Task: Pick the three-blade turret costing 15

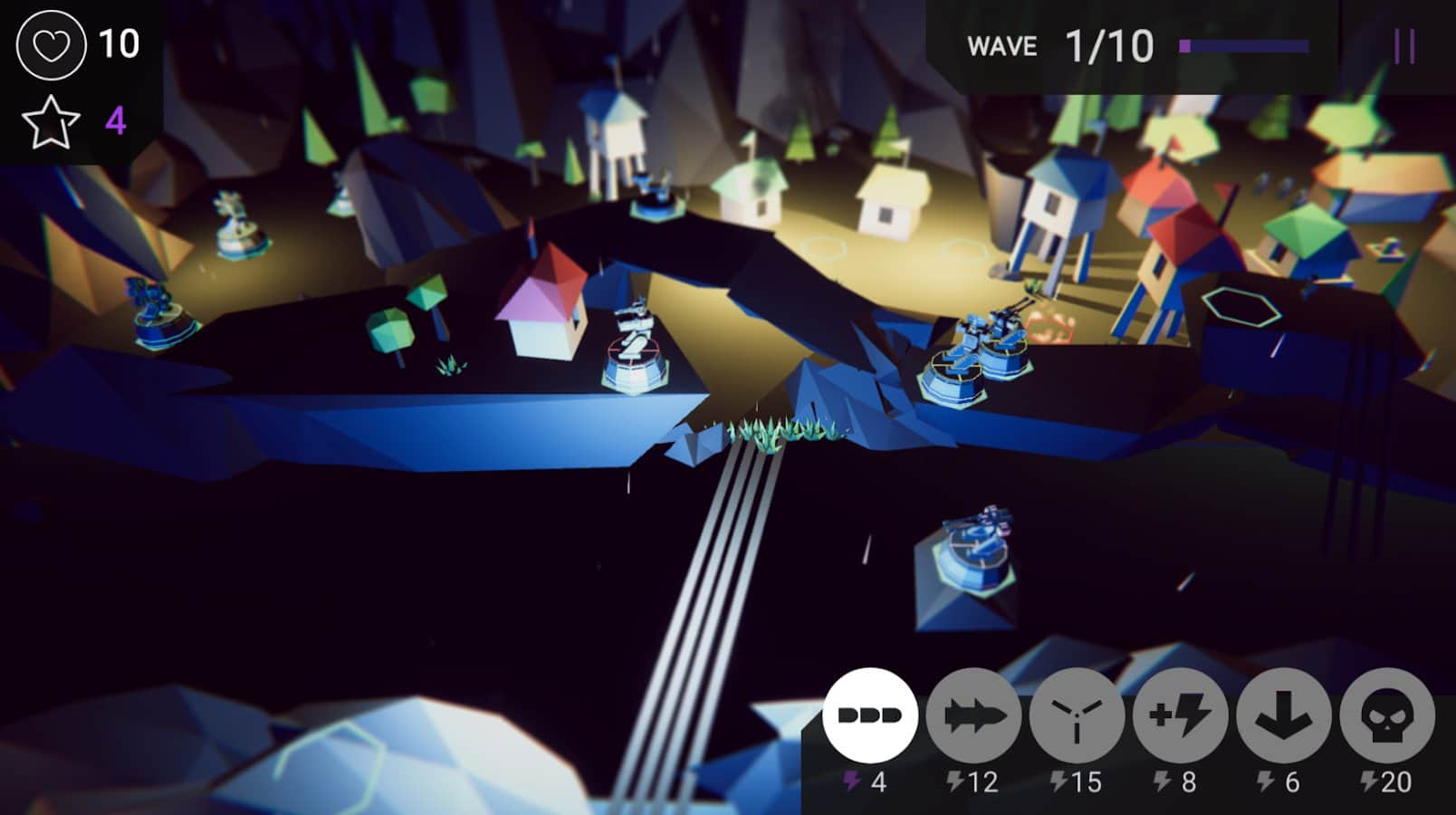Action: [1077, 715]
